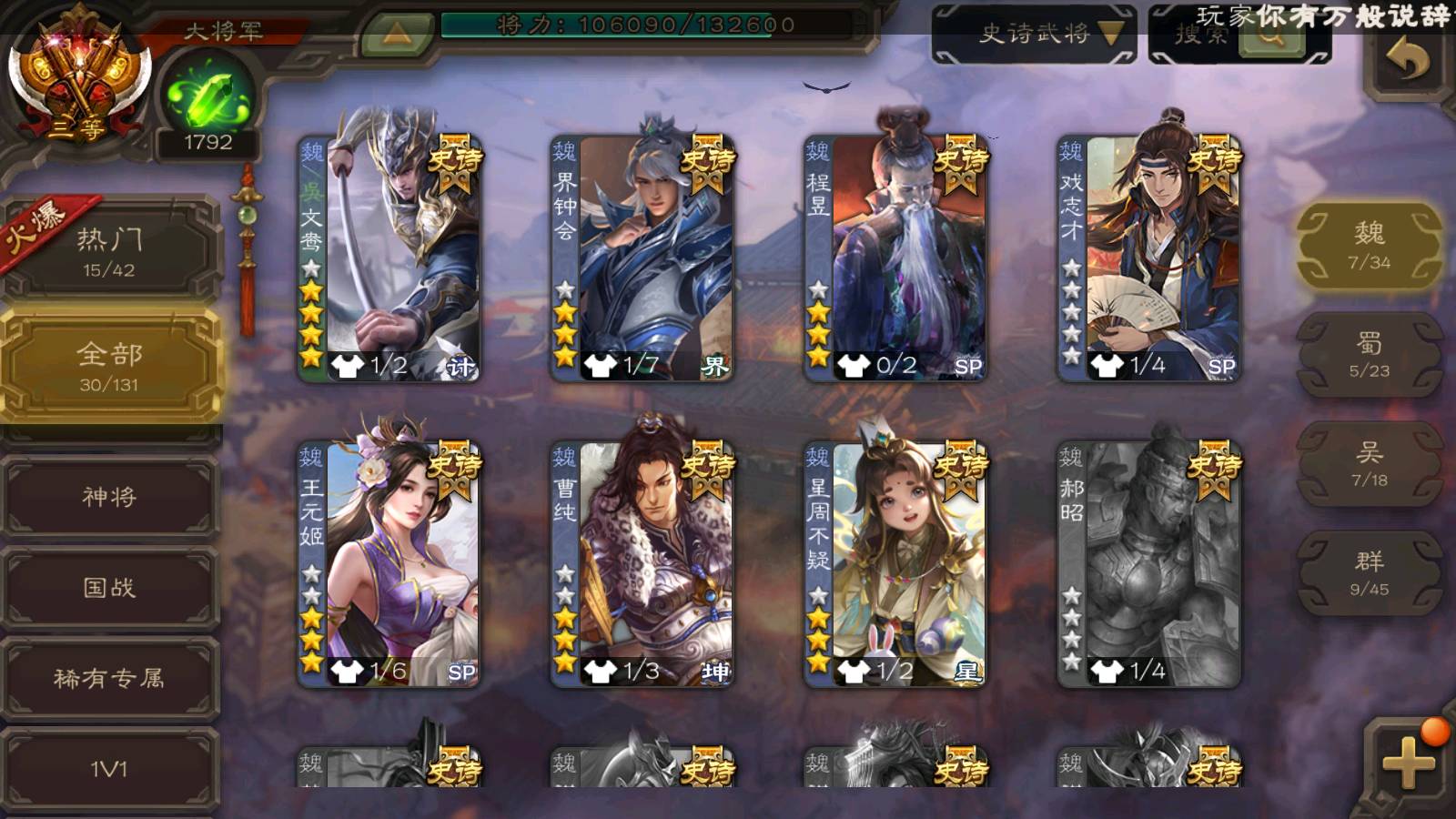This screenshot has width=1456, height=819.
Task: Open the 1V1 category tab
Action: click(109, 769)
